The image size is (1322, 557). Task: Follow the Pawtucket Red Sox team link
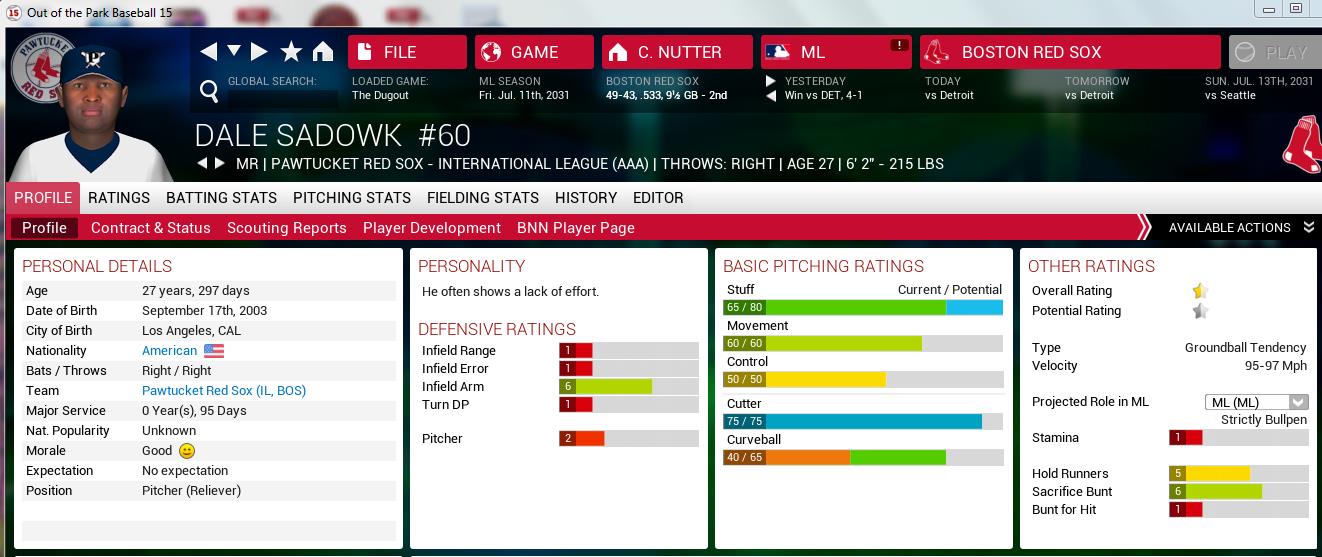(x=224, y=391)
